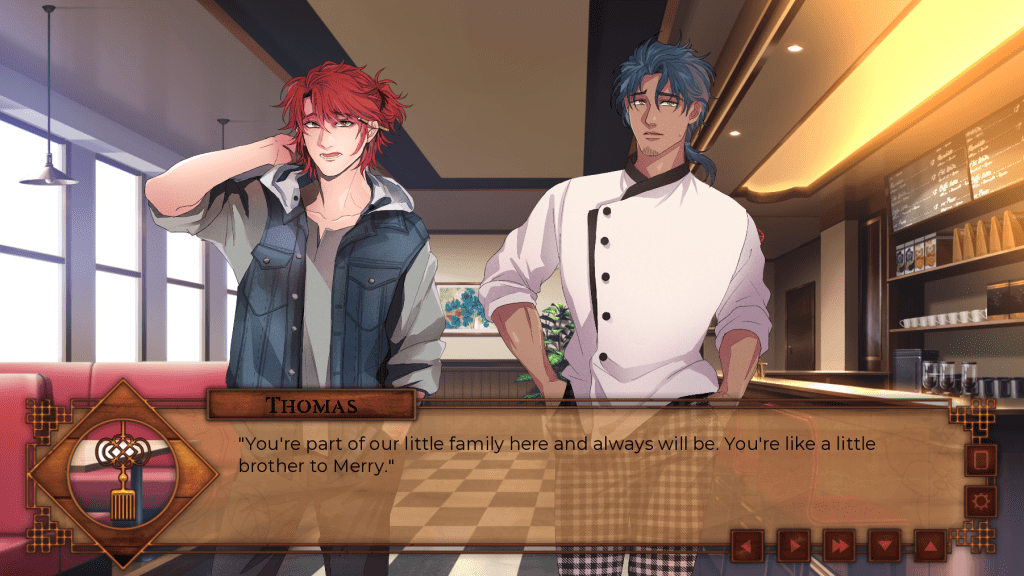
Task: Click the upward triangle button
Action: [930, 545]
